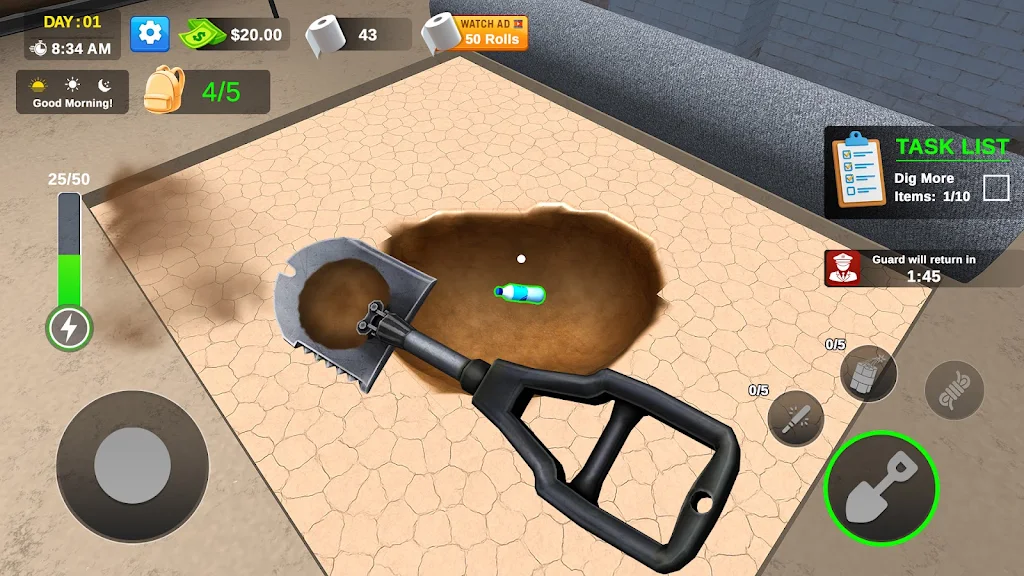This screenshot has width=1024, height=576.
Task: Open the settings gear menu
Action: (150, 34)
